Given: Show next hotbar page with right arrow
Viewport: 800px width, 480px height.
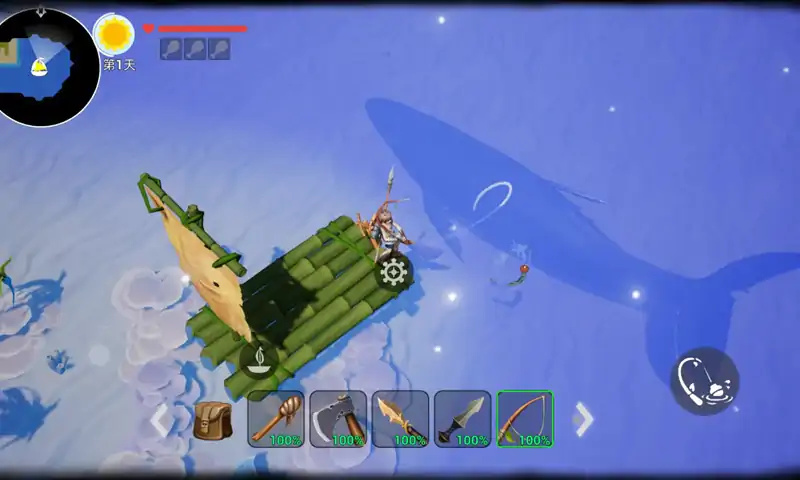Looking at the screenshot, I should (x=584, y=419).
